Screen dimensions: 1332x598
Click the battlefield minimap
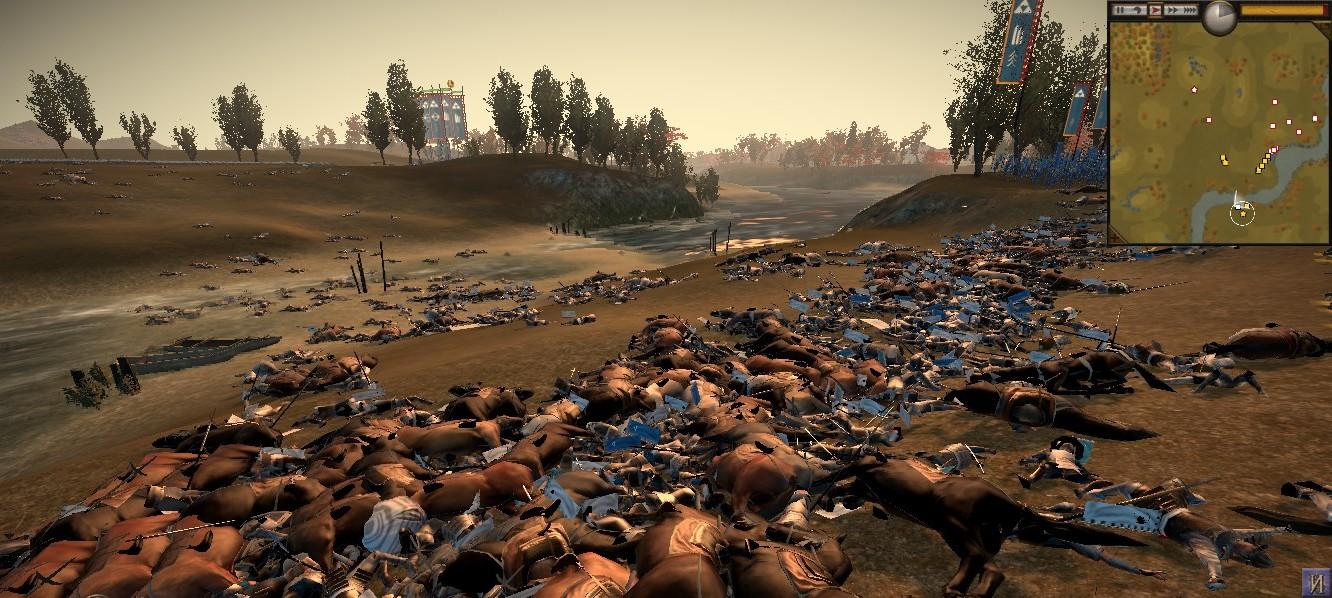tap(1218, 135)
